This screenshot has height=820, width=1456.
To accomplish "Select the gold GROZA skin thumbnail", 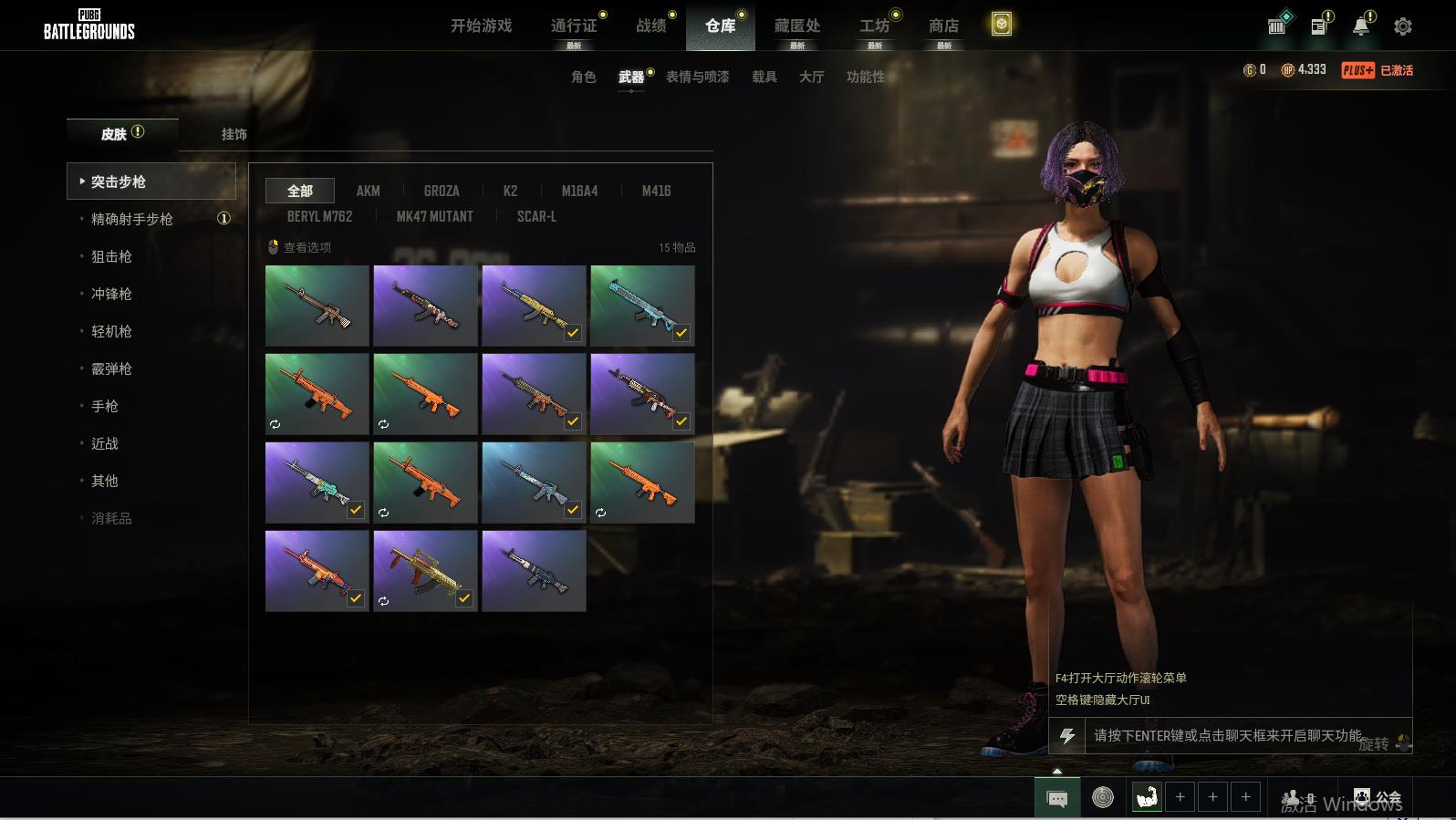I will point(425,571).
